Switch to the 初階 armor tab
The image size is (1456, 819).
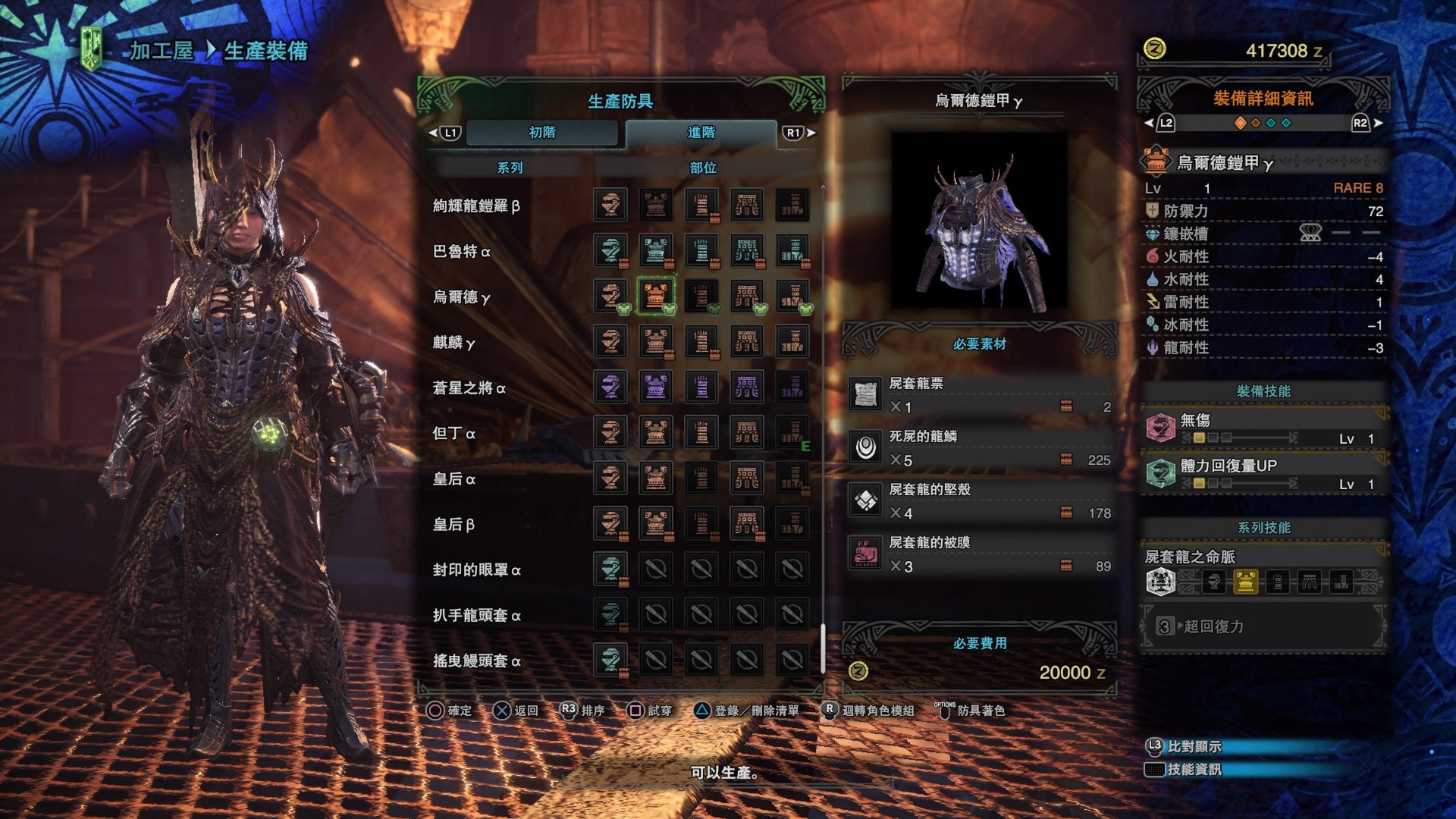tap(541, 133)
